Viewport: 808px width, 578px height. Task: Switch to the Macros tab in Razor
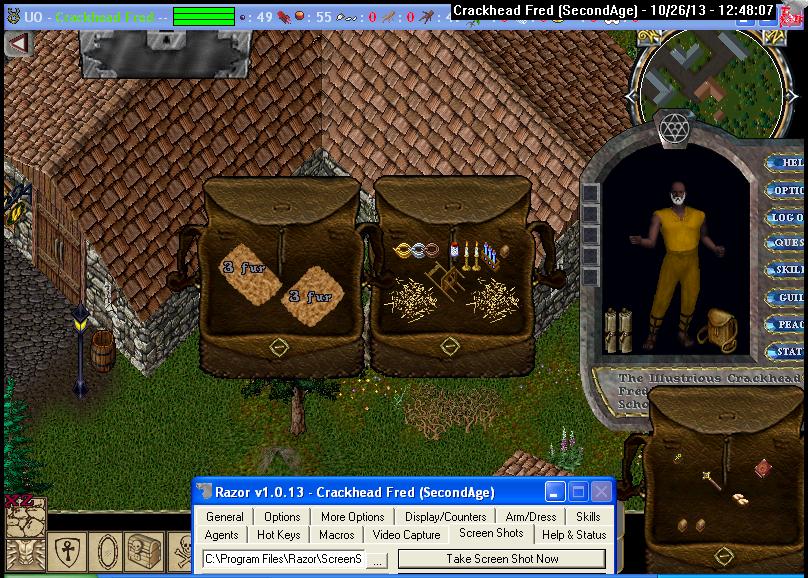(x=337, y=535)
